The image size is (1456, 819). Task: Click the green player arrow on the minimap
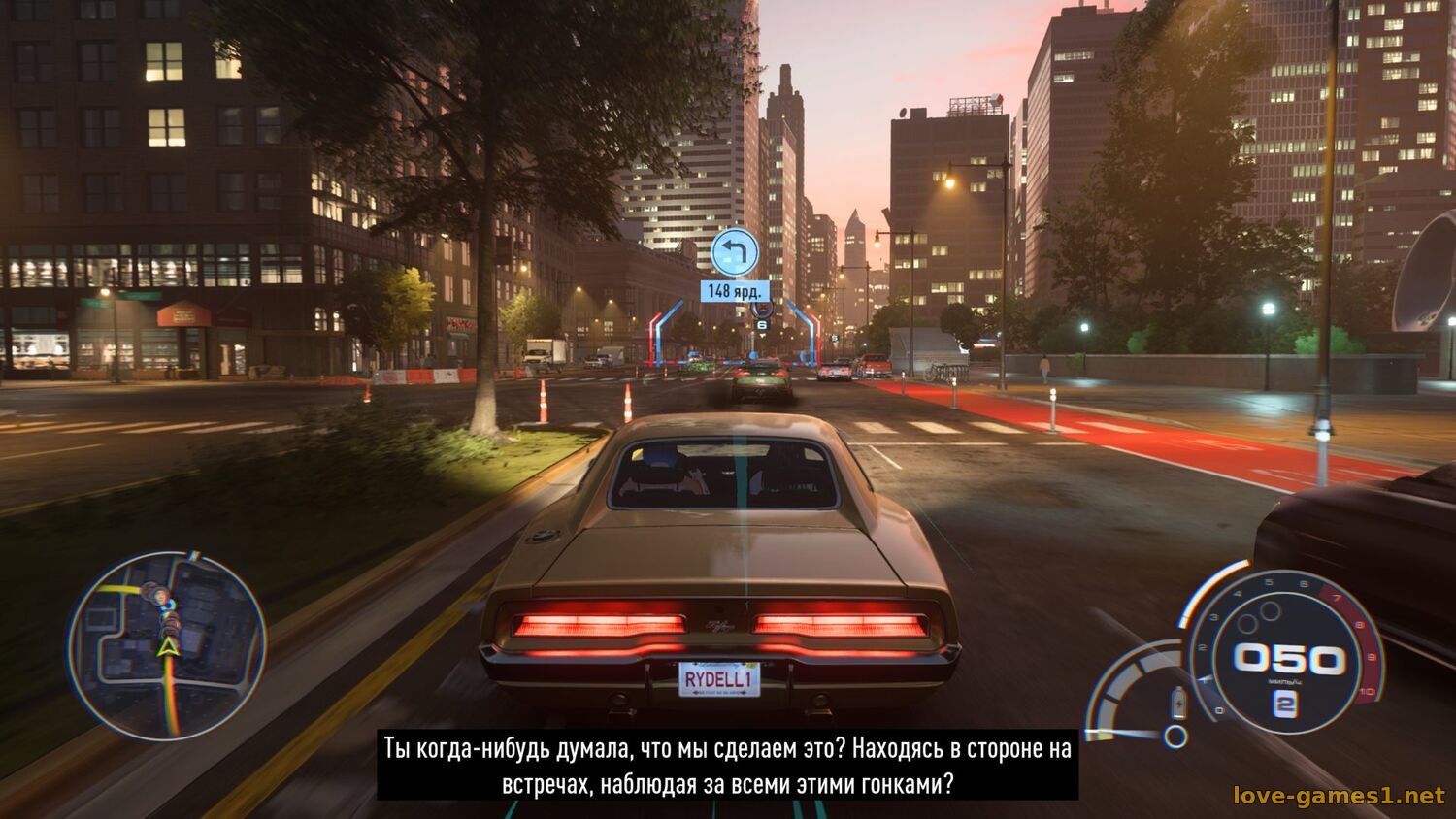[x=169, y=647]
